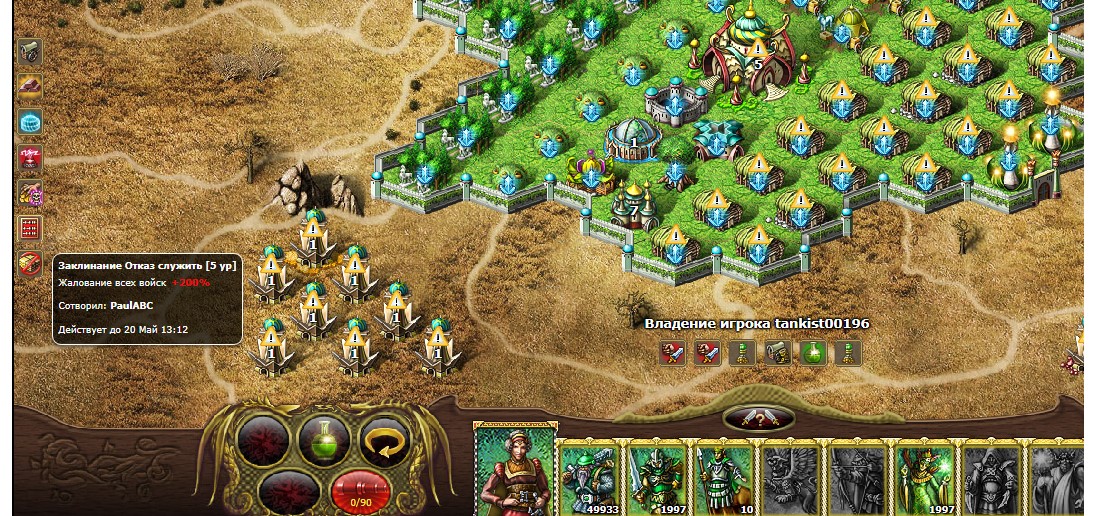Click the golden return arrow button
Screen dimensions: 1096x516
point(384,441)
